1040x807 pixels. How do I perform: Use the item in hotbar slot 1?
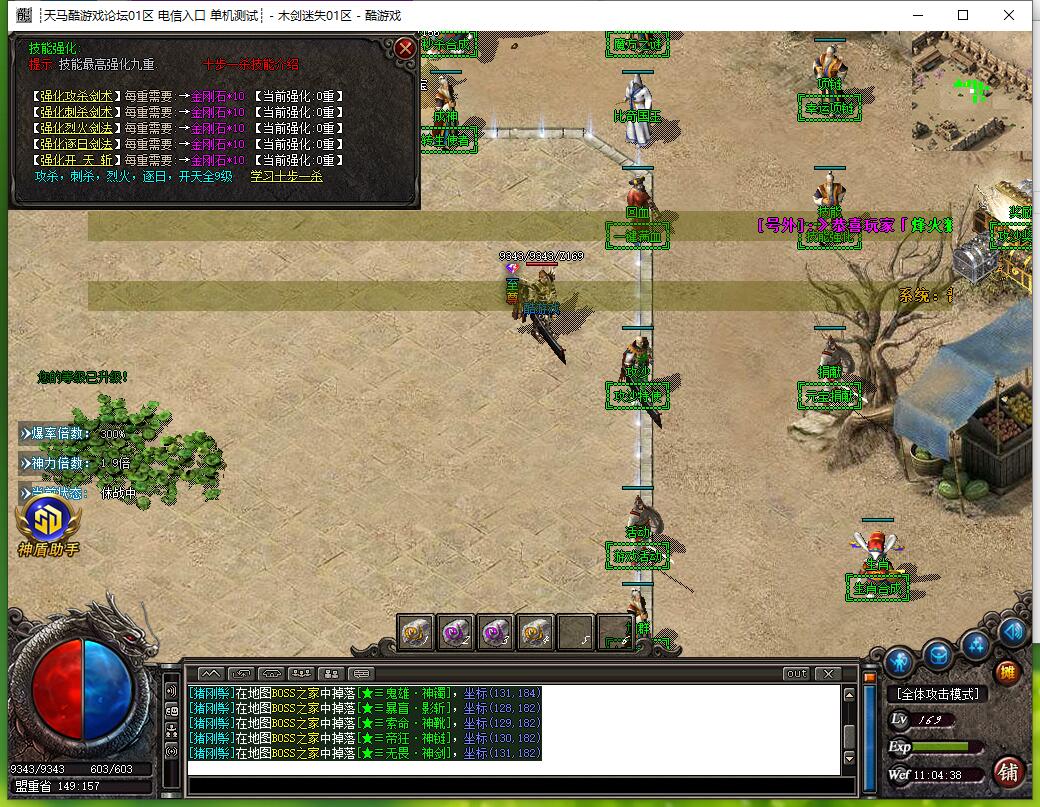(x=416, y=632)
